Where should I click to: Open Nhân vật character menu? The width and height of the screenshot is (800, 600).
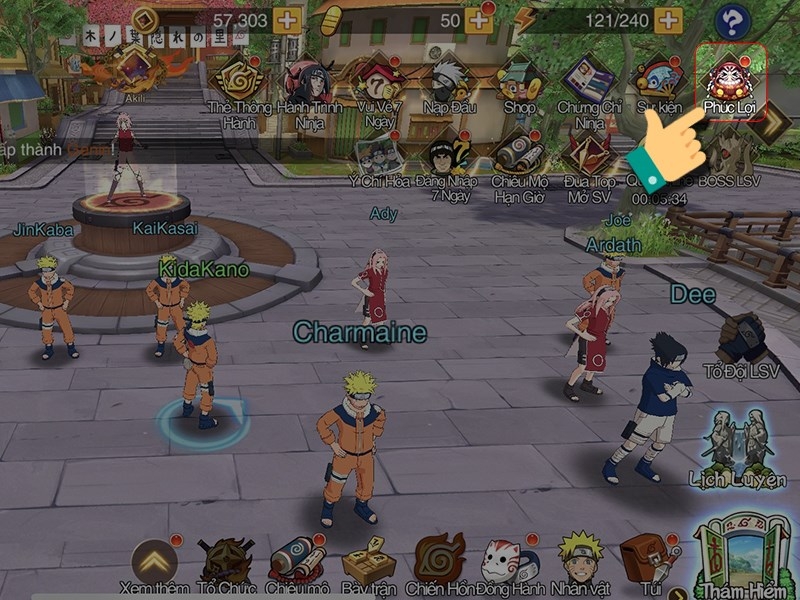point(581,562)
